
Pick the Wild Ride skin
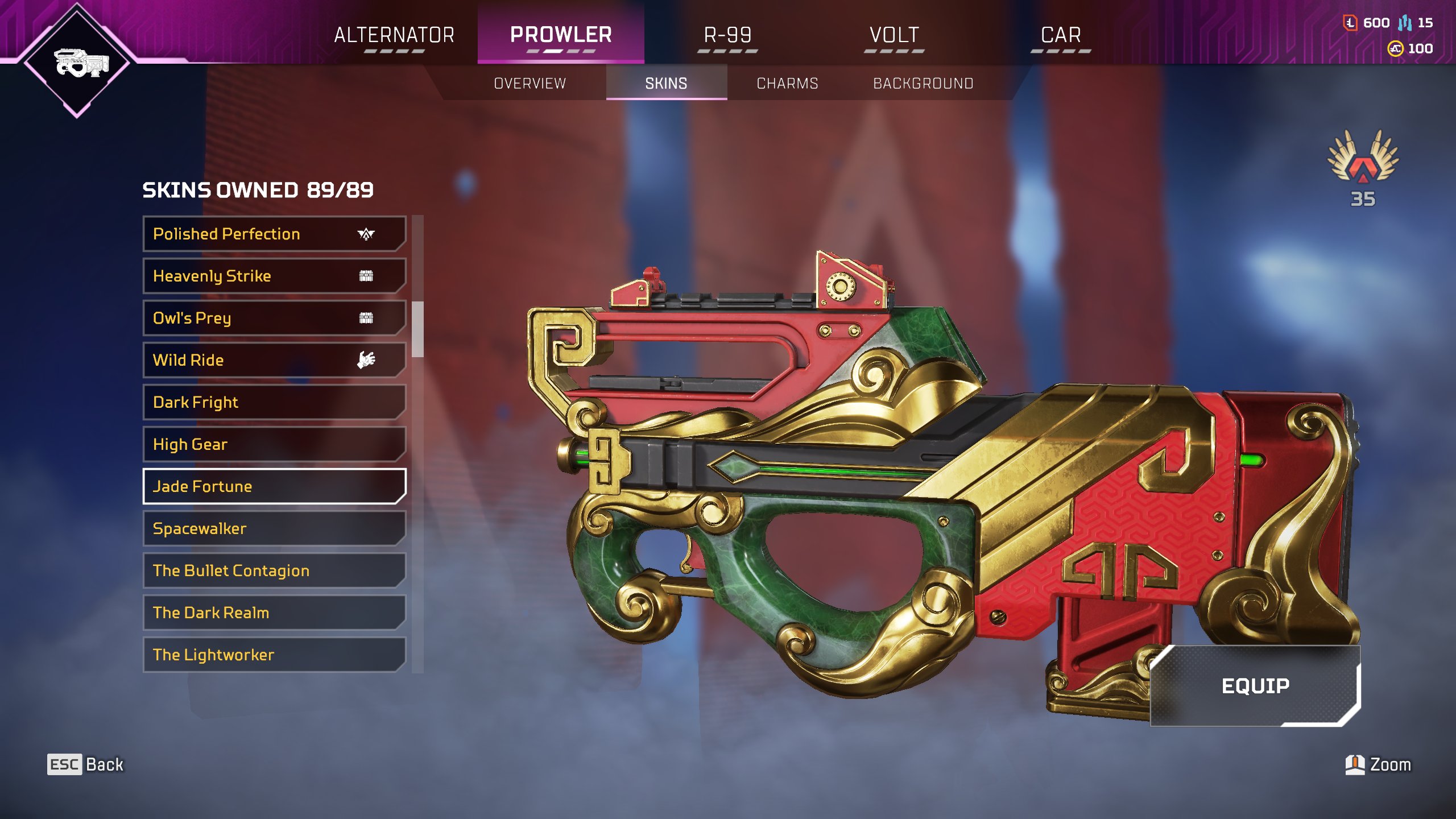(274, 360)
